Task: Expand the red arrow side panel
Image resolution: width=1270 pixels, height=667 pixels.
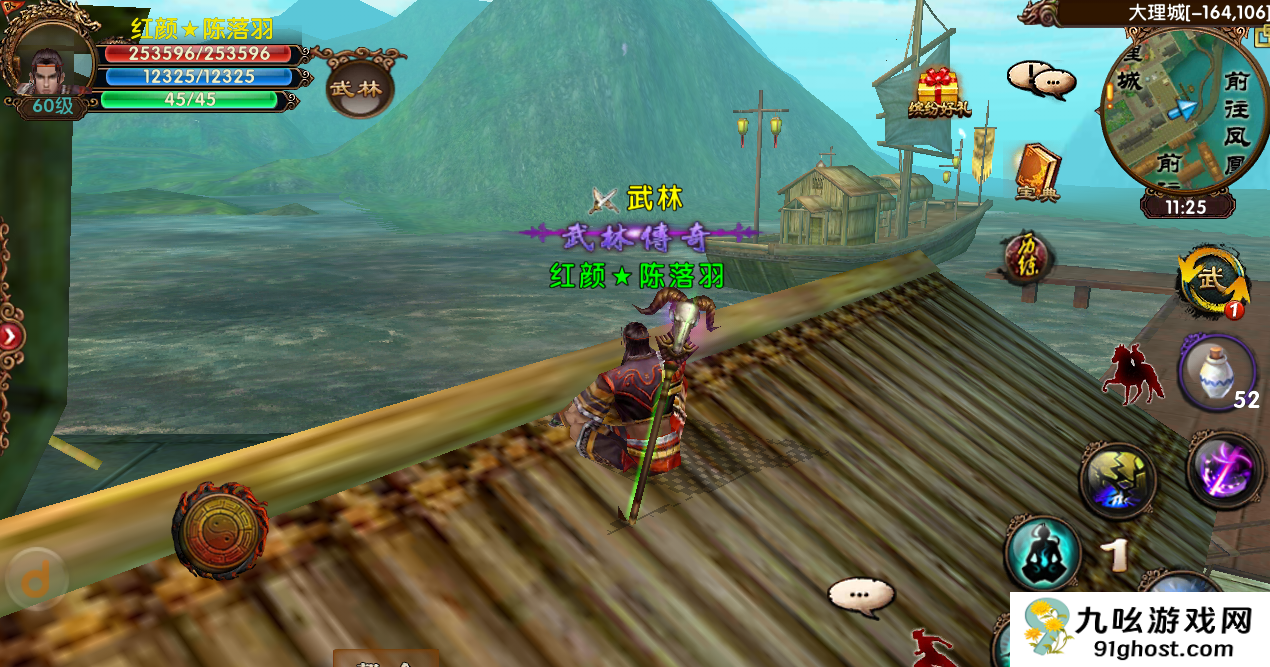Action: tap(10, 336)
